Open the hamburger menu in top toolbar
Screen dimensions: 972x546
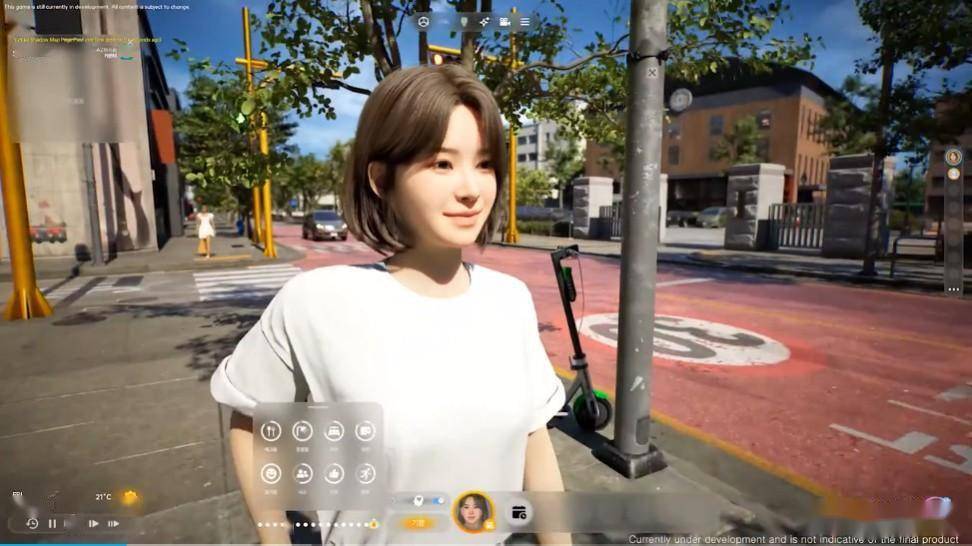tap(525, 22)
